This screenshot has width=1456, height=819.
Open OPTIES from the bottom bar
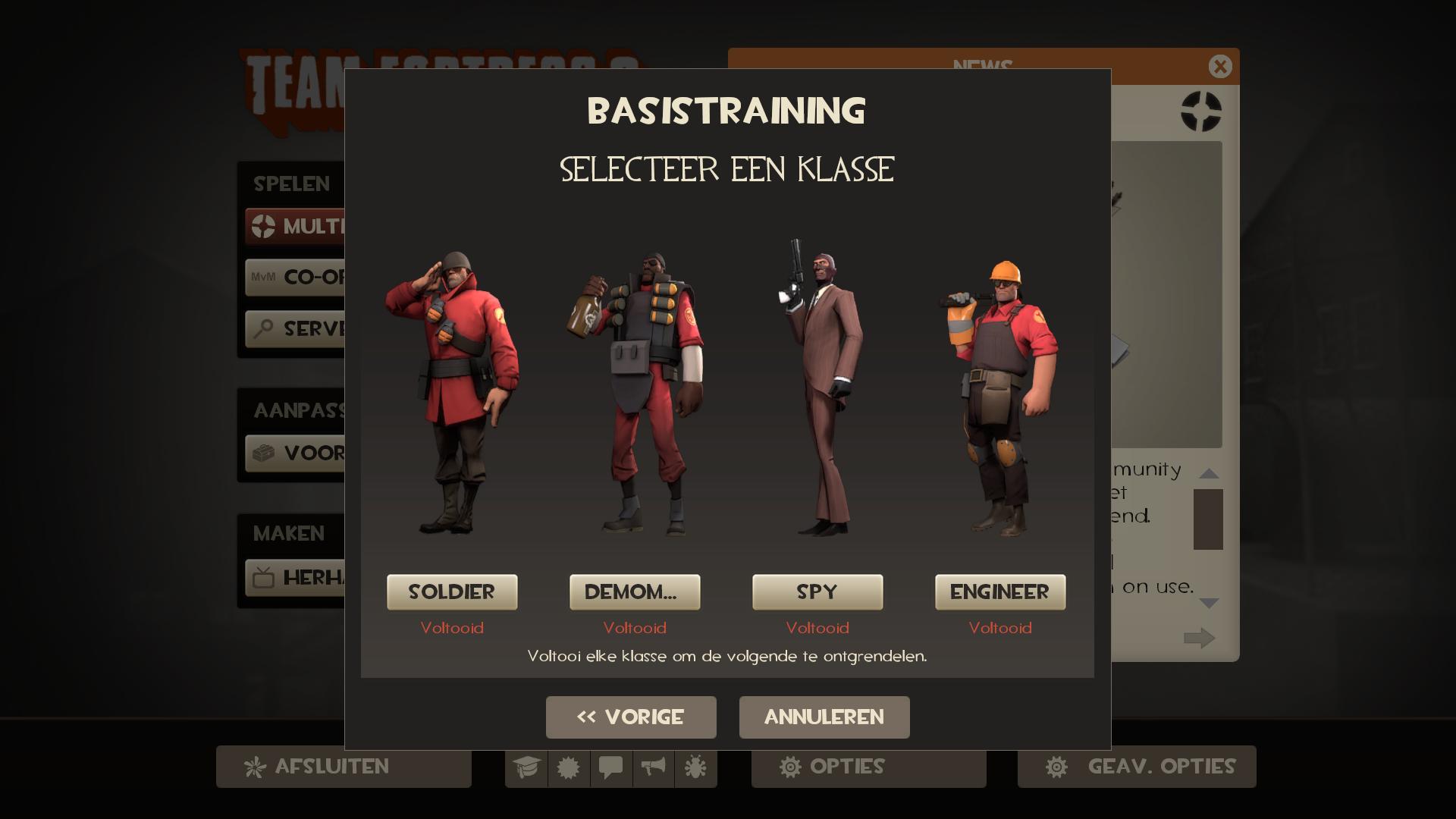(x=868, y=767)
